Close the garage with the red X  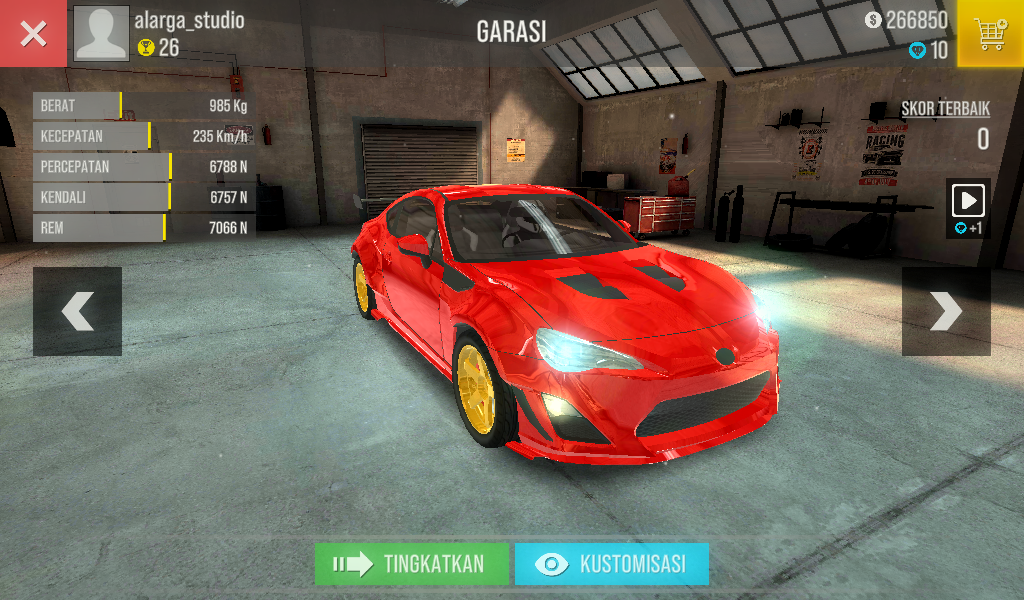point(33,34)
